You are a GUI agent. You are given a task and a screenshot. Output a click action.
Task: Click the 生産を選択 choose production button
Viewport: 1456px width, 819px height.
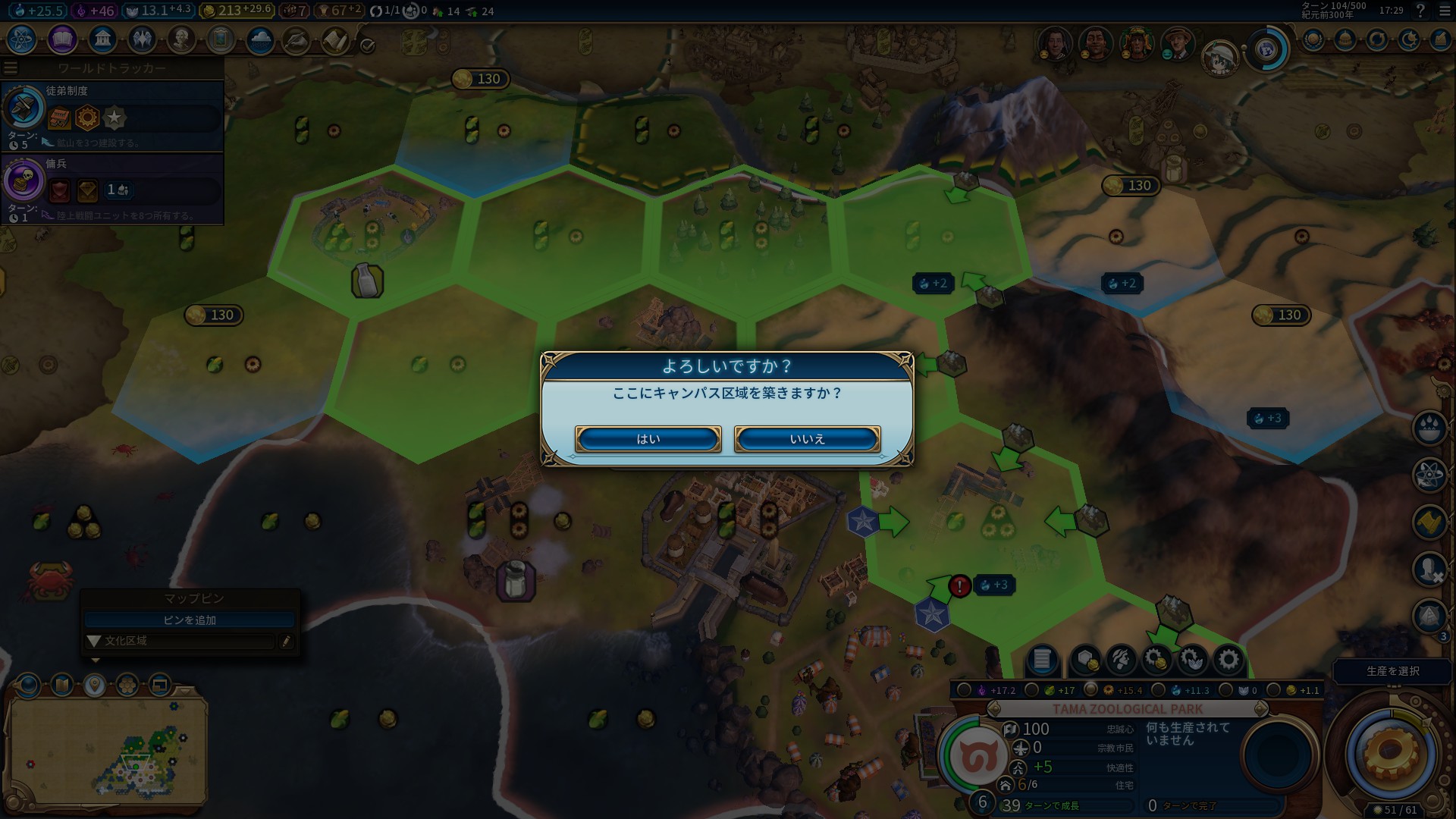click(1392, 671)
